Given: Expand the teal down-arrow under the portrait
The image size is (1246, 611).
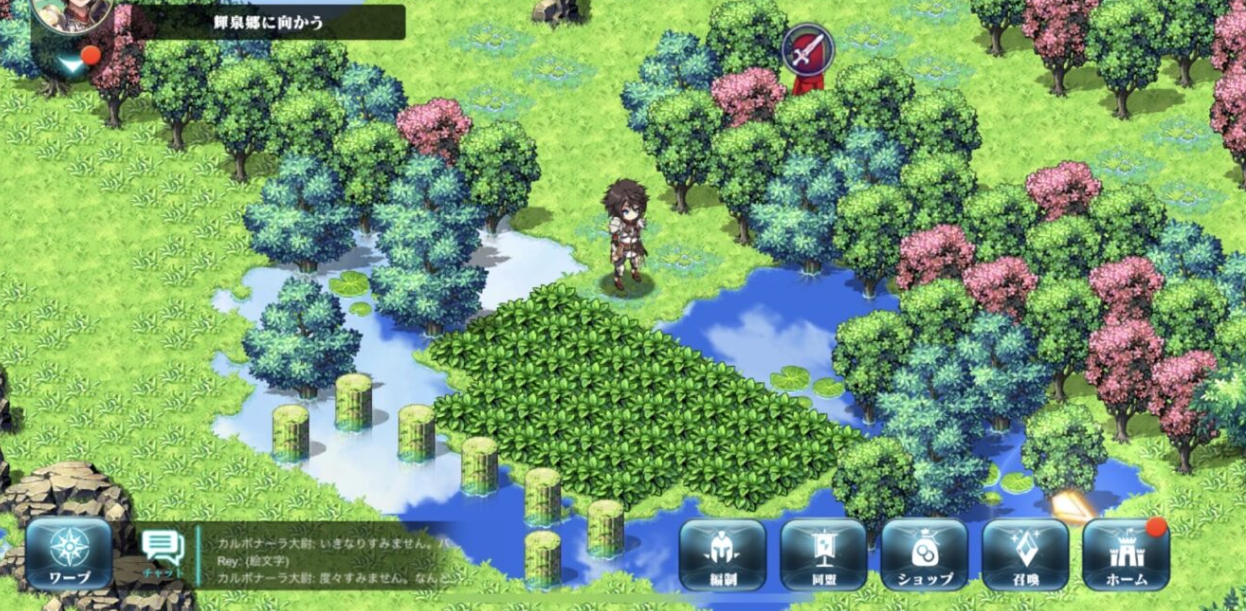Looking at the screenshot, I should (70, 64).
